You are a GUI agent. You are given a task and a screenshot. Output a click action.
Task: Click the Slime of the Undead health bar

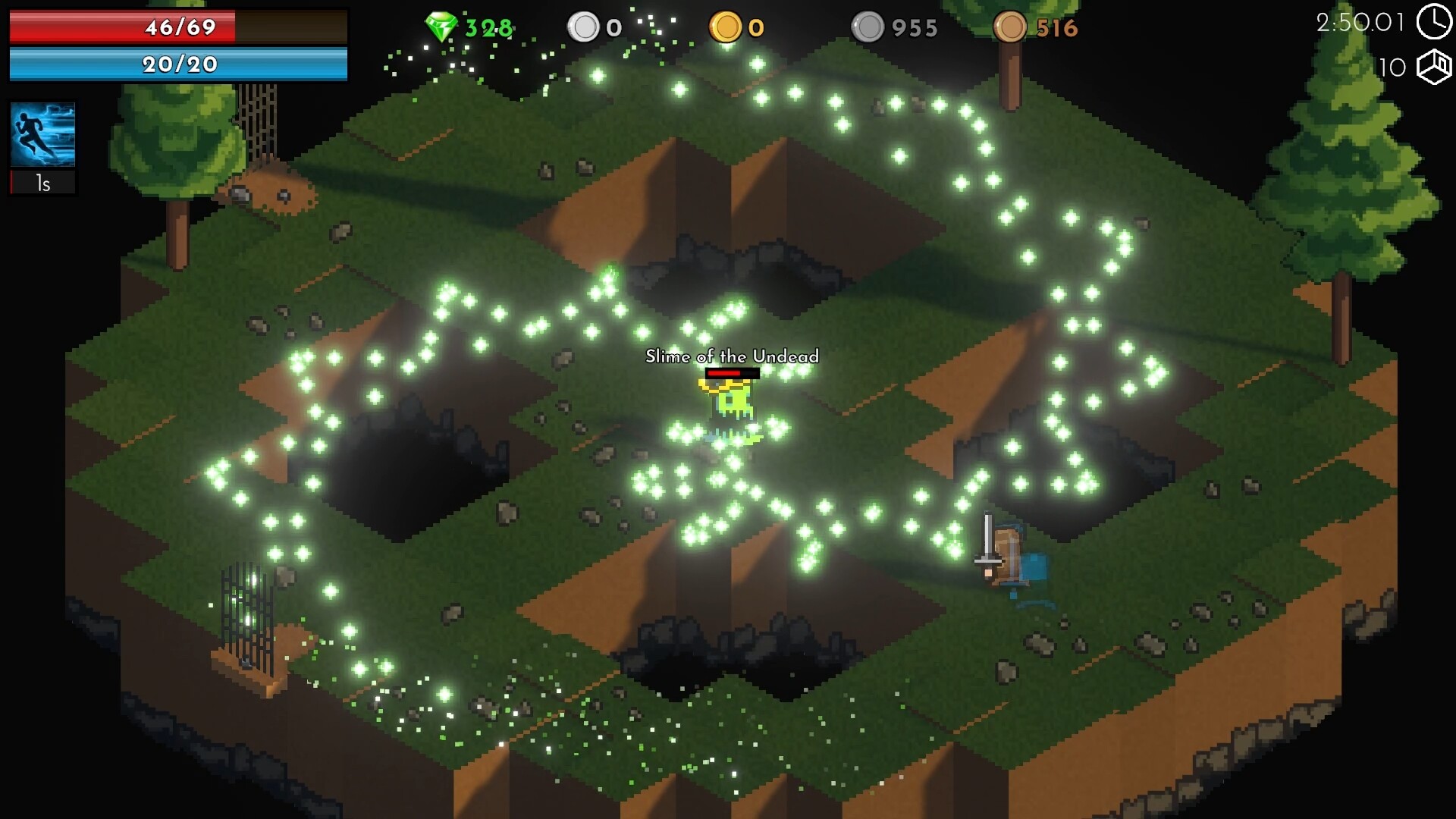point(732,375)
